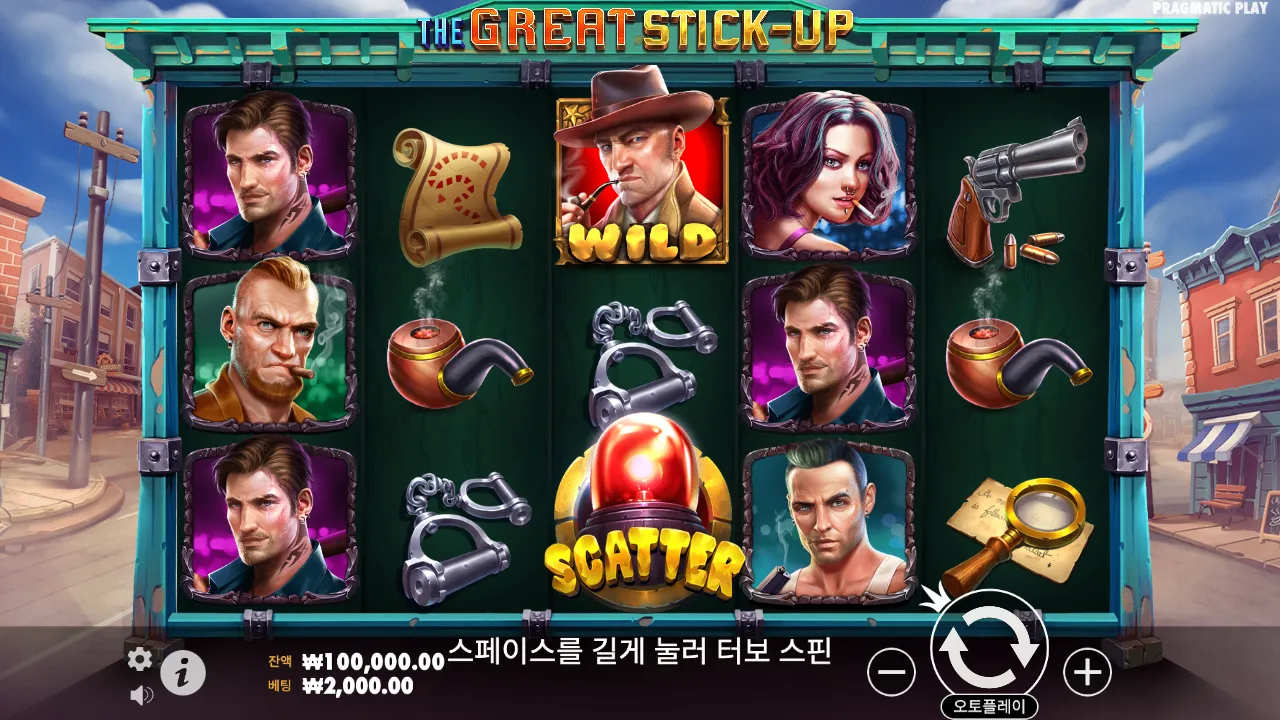Click the golden SCATTER siren symbol
Image resolution: width=1280 pixels, height=720 pixels.
pos(640,520)
